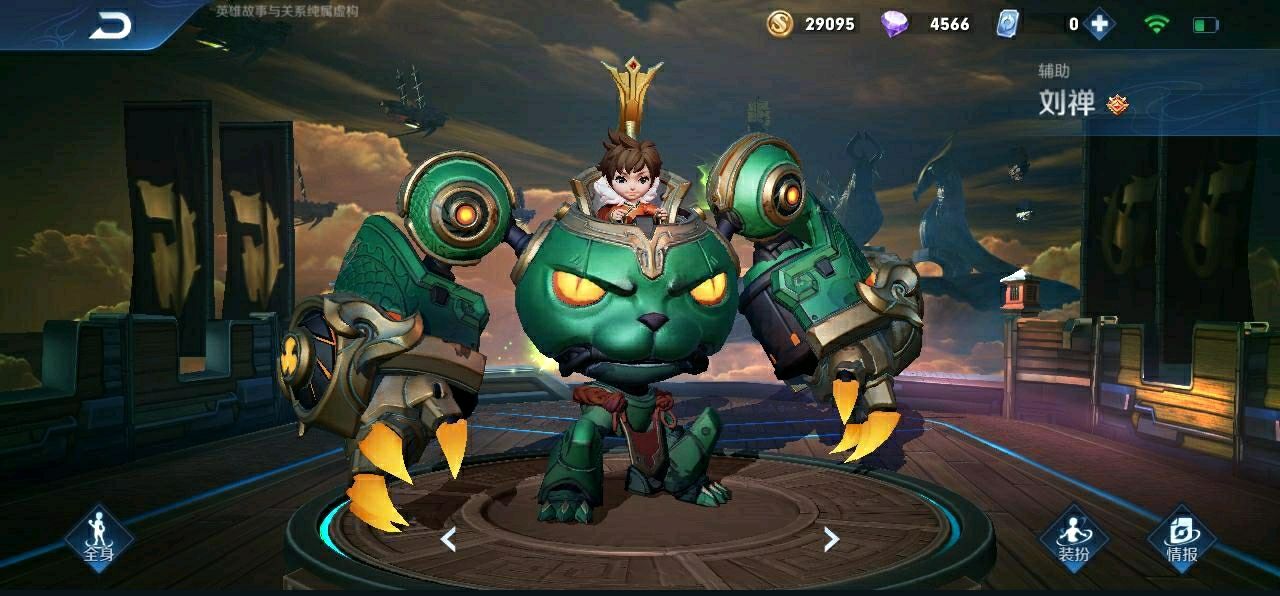The height and width of the screenshot is (596, 1280).
Task: Click the badge icon beside 刘禅
Action: pos(1117,103)
